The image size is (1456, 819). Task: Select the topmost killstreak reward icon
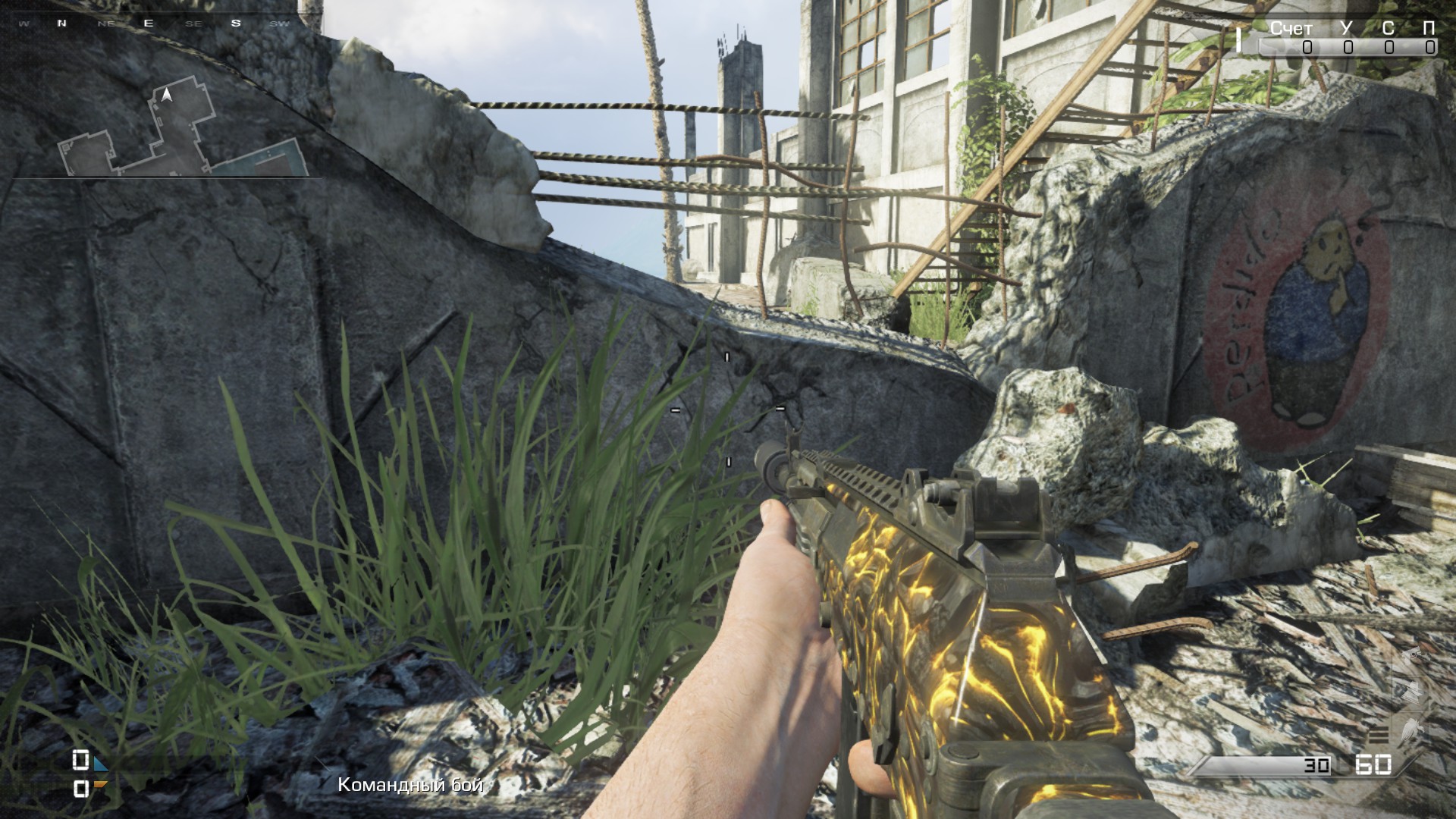point(1414,657)
